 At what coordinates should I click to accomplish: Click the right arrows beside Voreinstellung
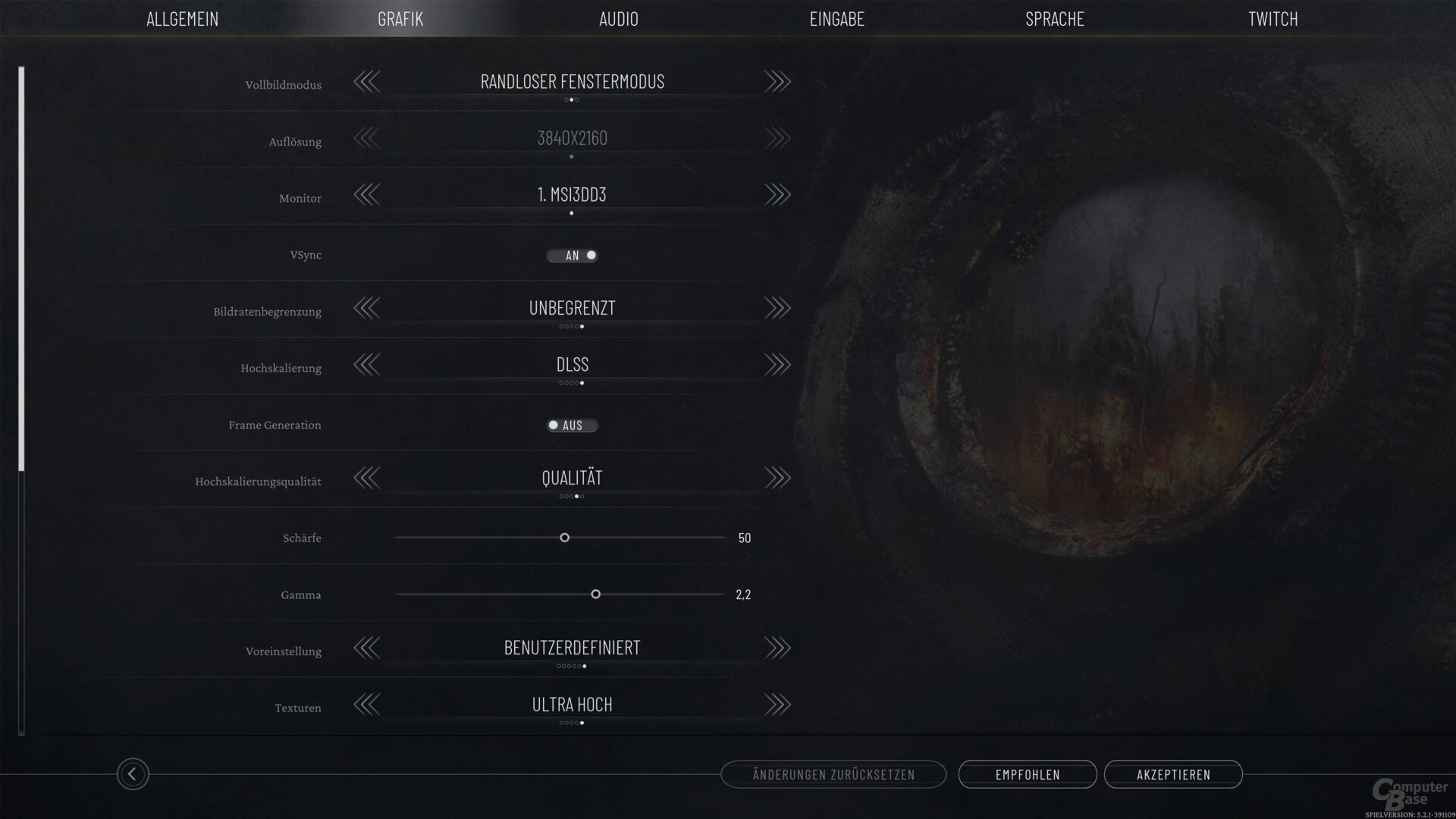tap(778, 648)
